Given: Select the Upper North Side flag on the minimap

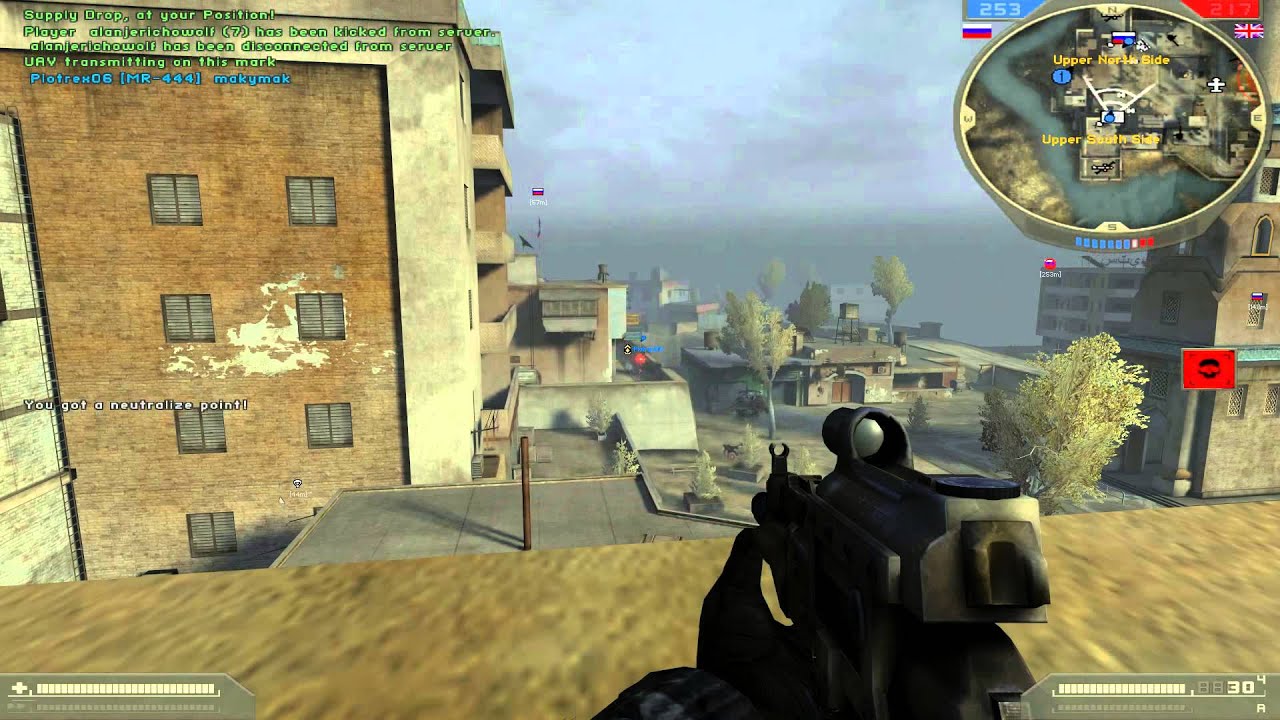Looking at the screenshot, I should [1121, 38].
